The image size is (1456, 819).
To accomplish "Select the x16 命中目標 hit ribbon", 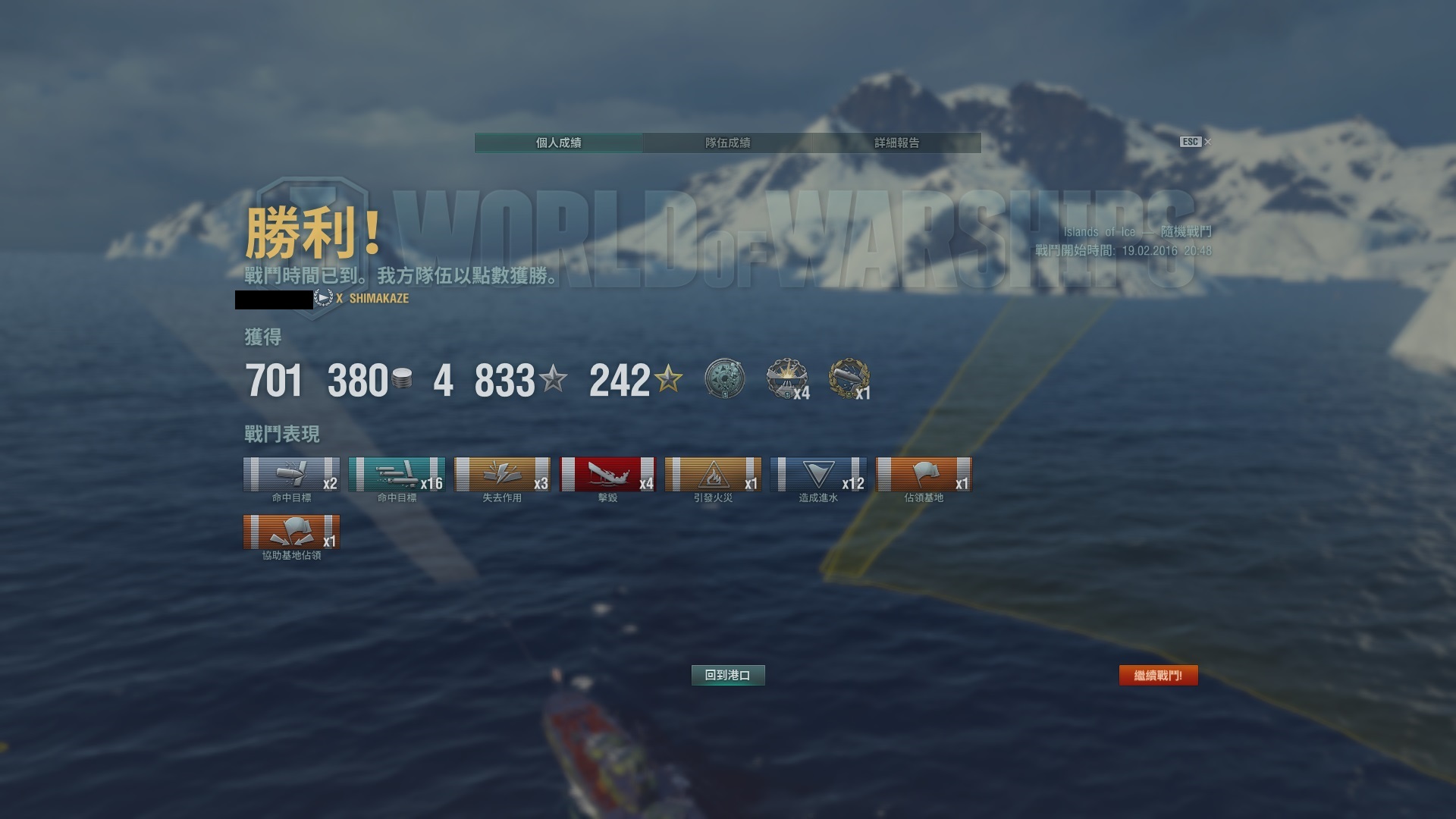I will [x=397, y=475].
